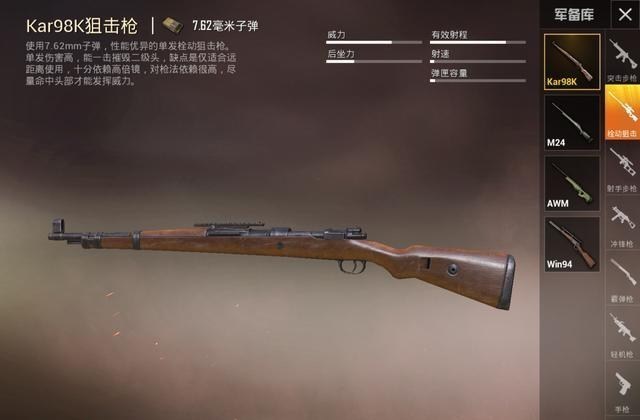This screenshot has width=640, height=420.
Task: Choose the M24 sniper rifle
Action: (572, 122)
